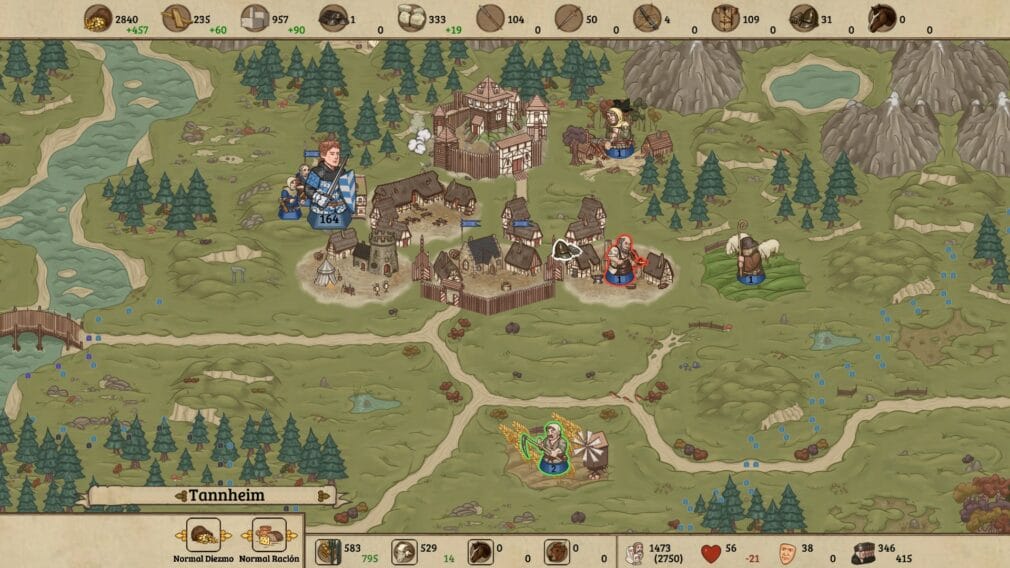Screen dimensions: 1010x568
Task: Select the crossbow resource icon
Action: point(646,18)
